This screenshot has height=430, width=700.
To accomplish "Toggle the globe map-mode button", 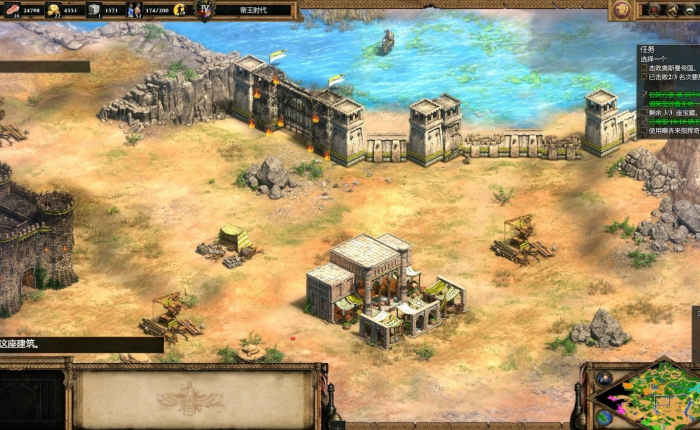I will click(604, 416).
